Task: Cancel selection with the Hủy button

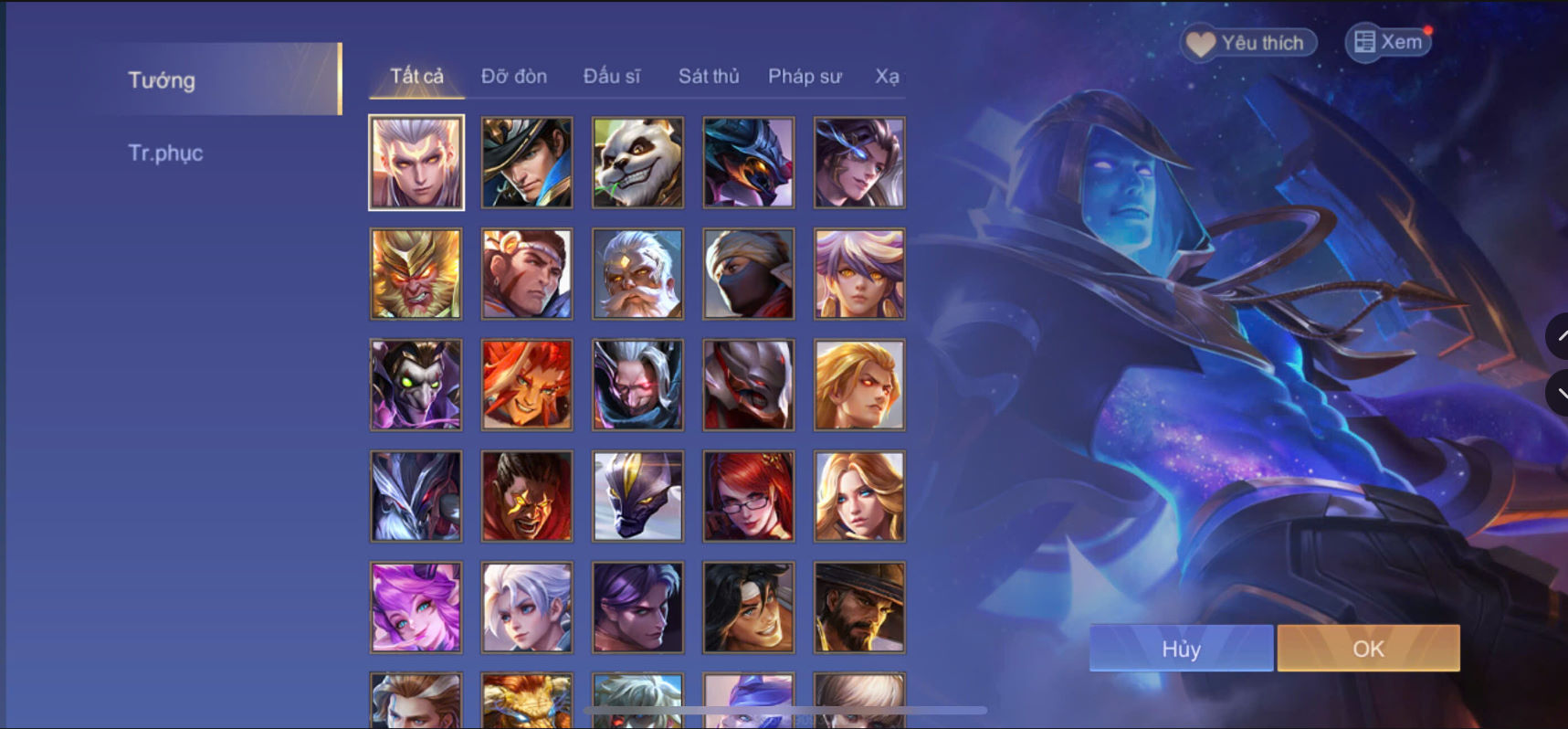Action: point(1180,648)
